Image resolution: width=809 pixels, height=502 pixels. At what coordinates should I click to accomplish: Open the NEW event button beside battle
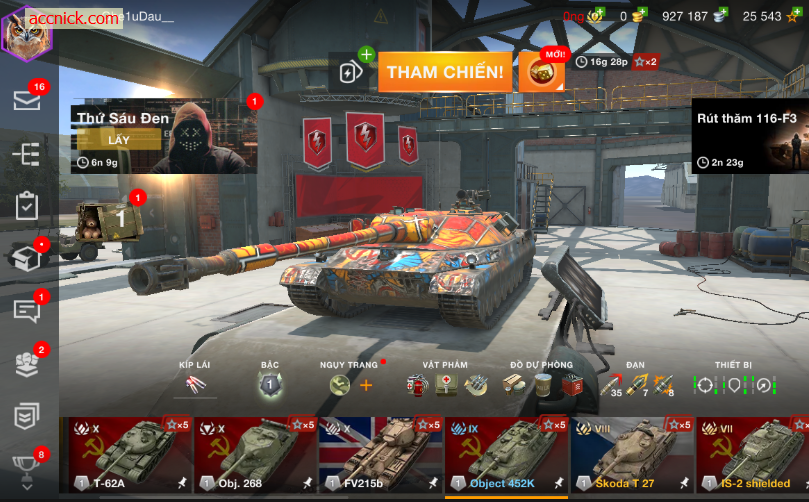point(541,72)
